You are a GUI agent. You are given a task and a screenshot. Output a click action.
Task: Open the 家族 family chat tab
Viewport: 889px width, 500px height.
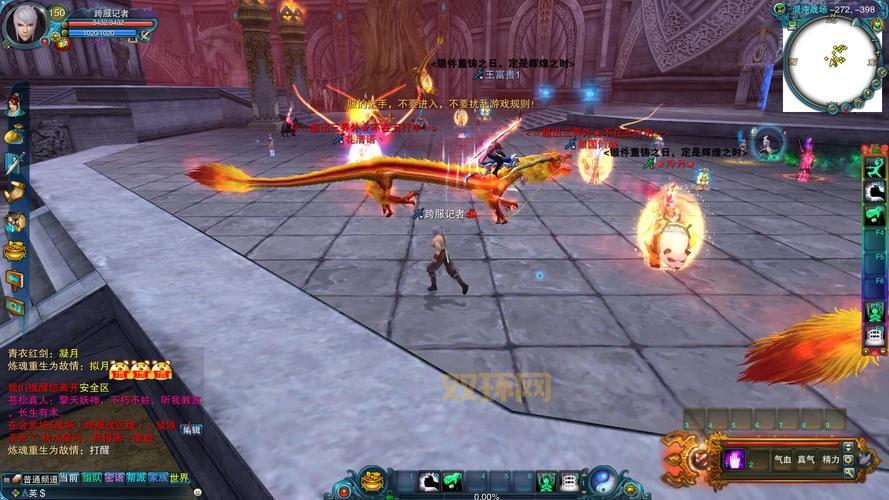click(x=158, y=478)
